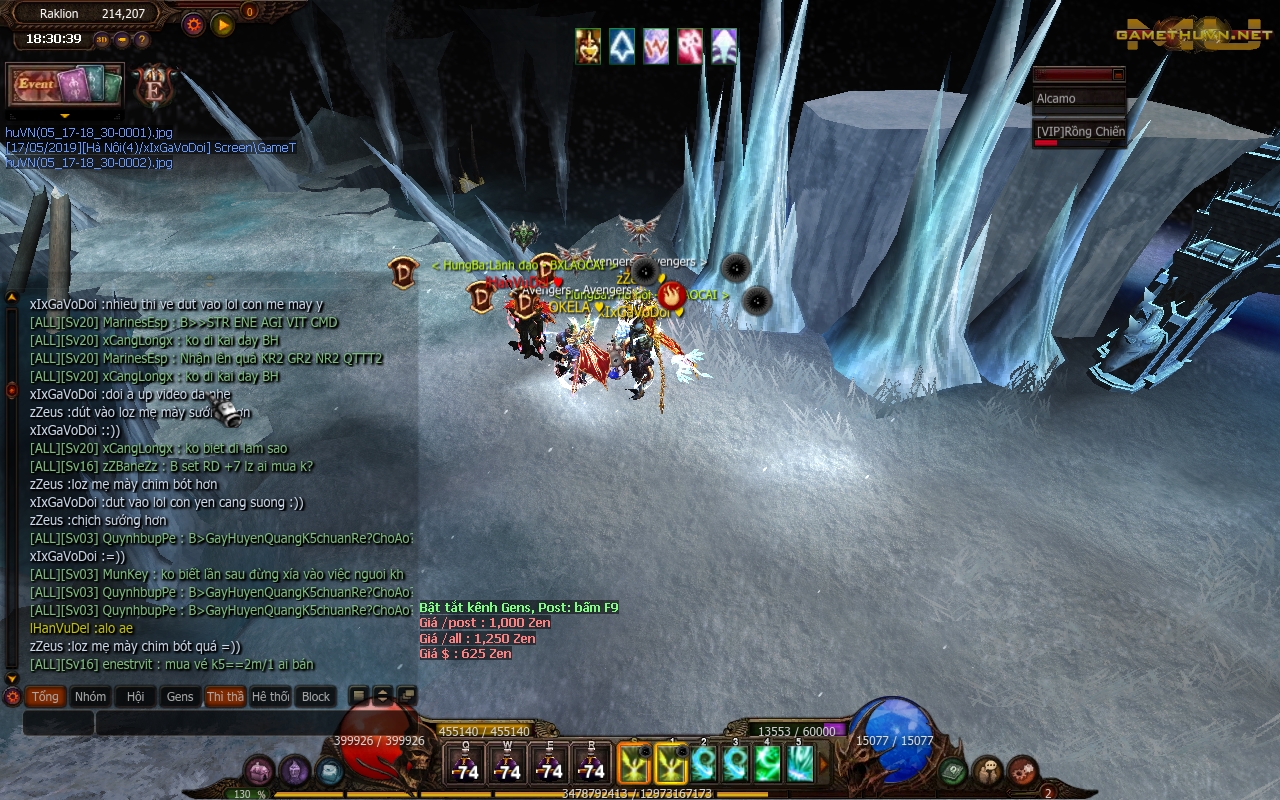This screenshot has width=1280, height=800.
Task: Click the winged E emblem icon
Action: [x=155, y=86]
